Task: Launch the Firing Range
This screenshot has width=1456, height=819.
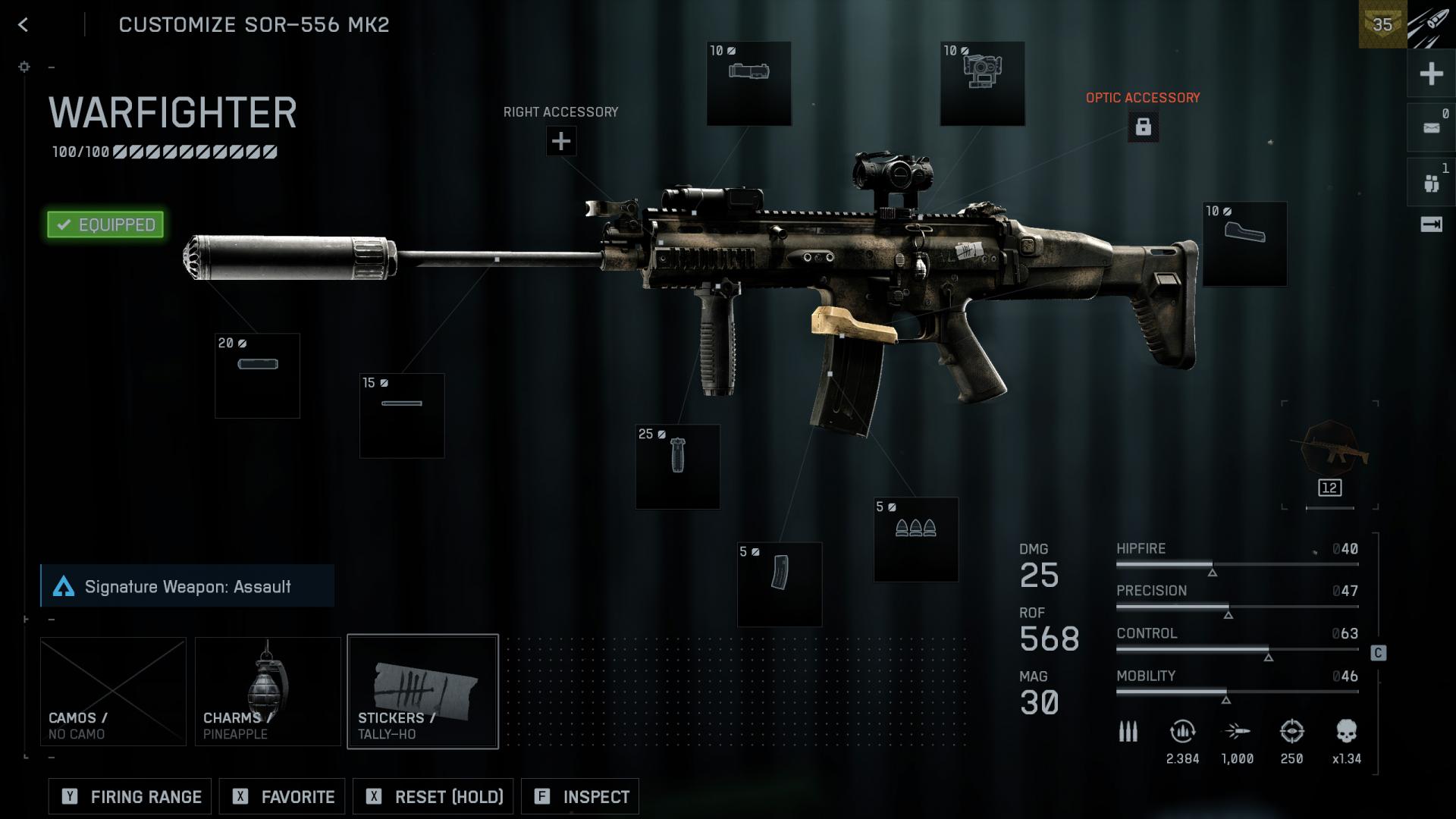Action: (131, 796)
